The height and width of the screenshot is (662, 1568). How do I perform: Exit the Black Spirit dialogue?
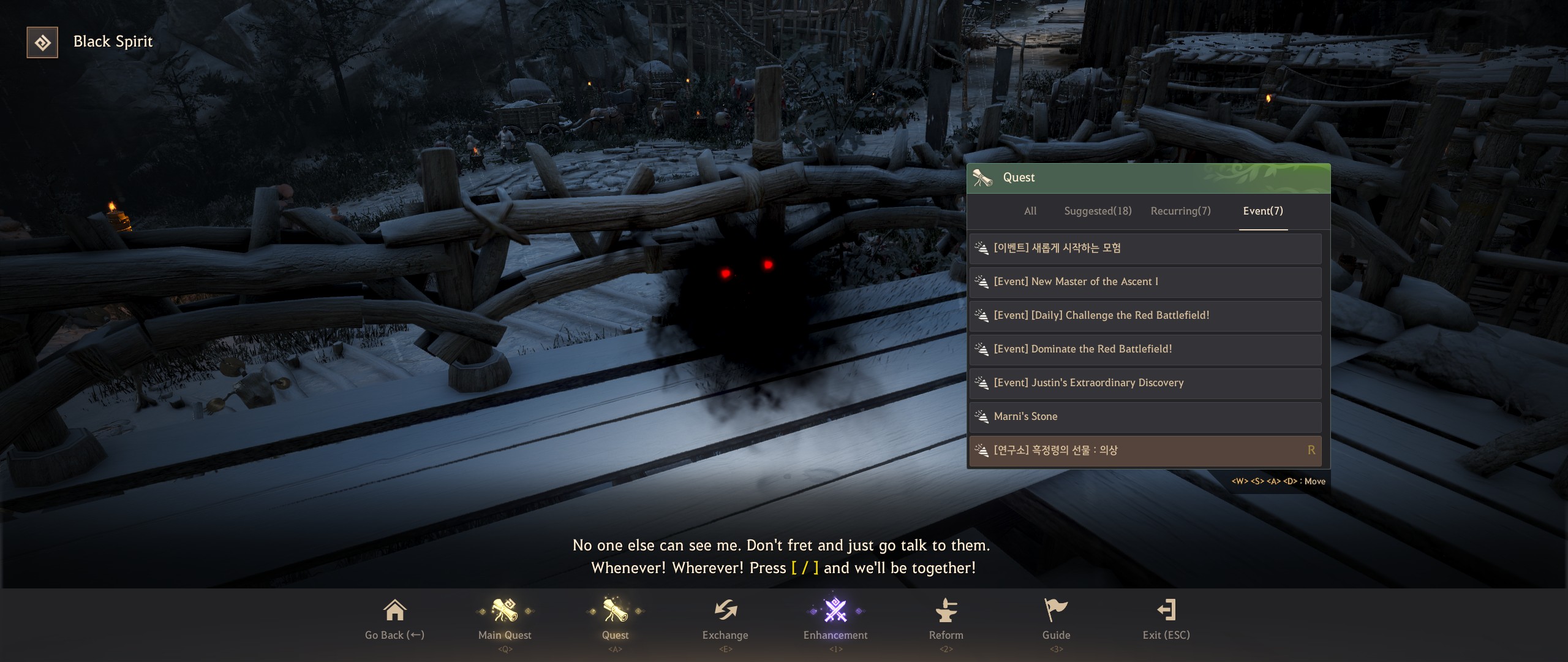[1166, 619]
